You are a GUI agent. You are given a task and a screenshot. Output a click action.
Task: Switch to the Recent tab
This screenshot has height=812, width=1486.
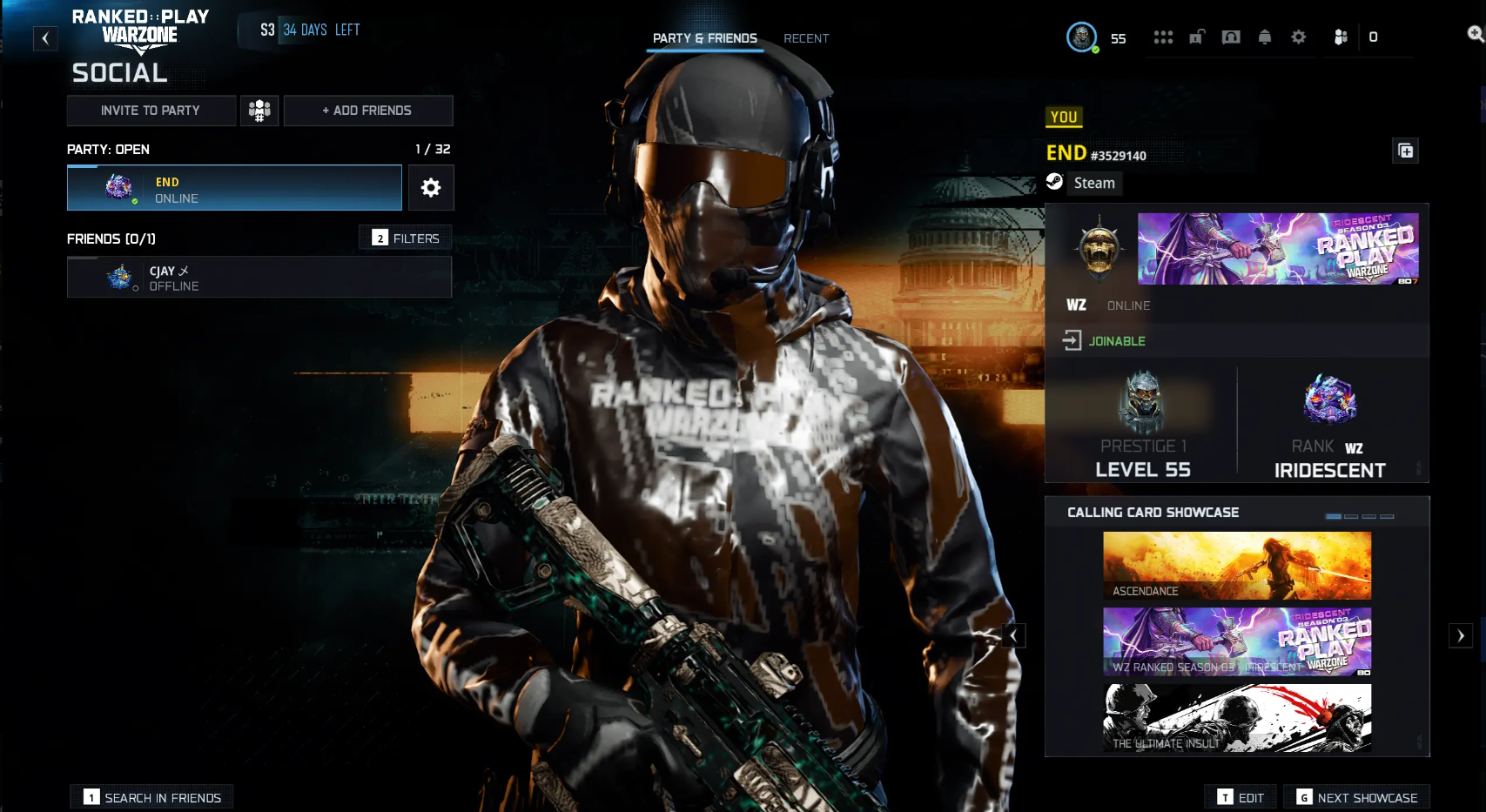click(806, 38)
